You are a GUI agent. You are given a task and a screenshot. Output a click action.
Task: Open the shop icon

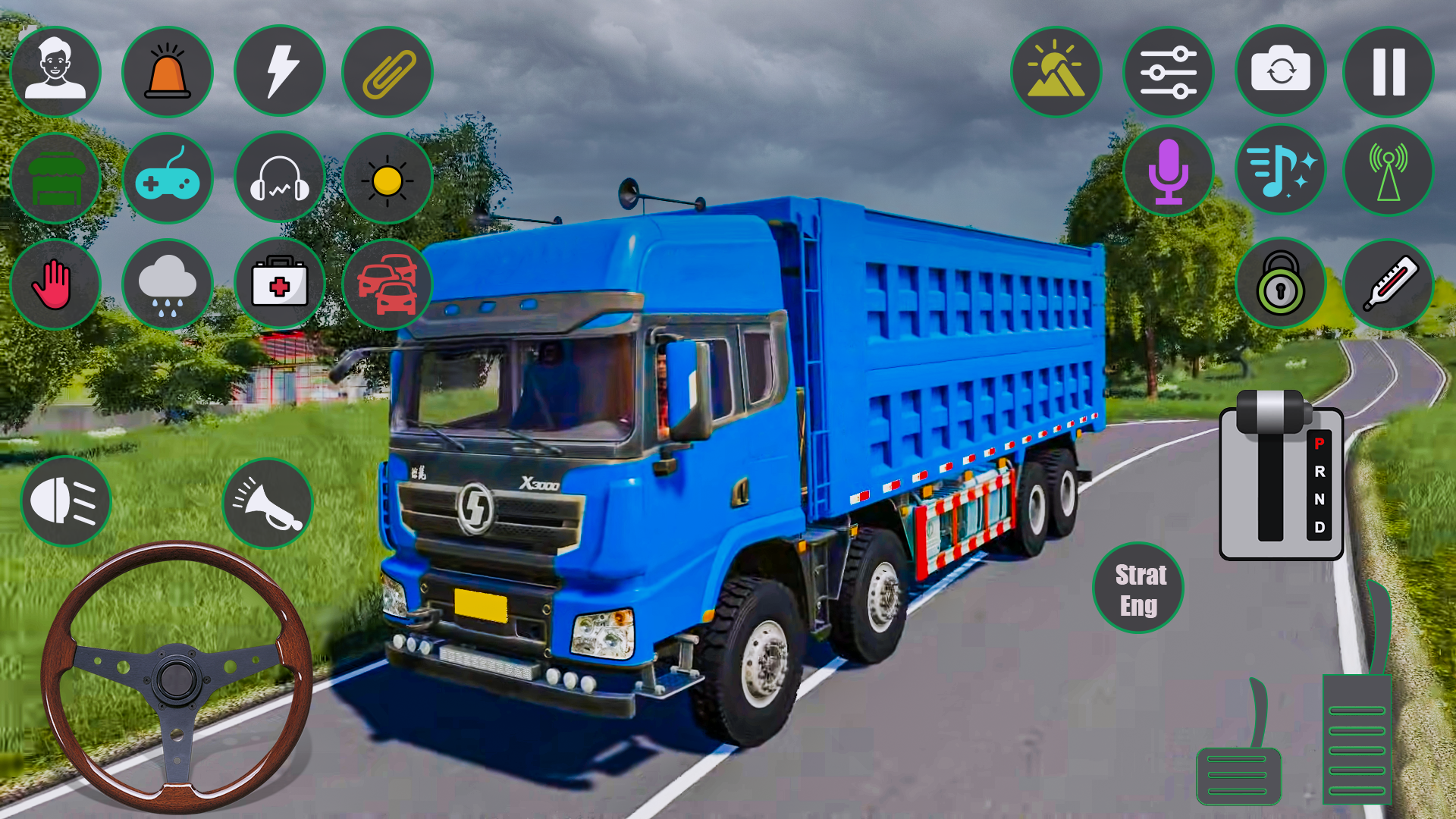tap(56, 178)
